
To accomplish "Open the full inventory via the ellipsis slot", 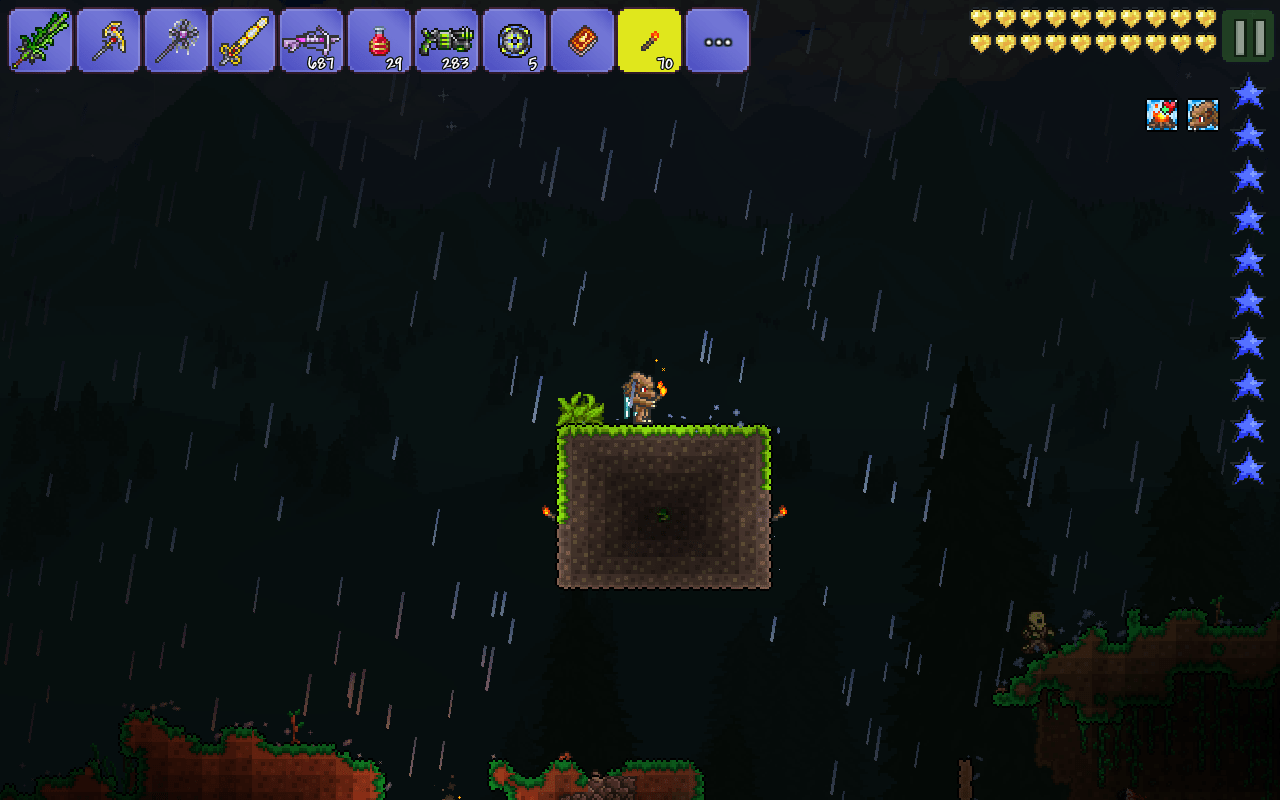I will (717, 40).
